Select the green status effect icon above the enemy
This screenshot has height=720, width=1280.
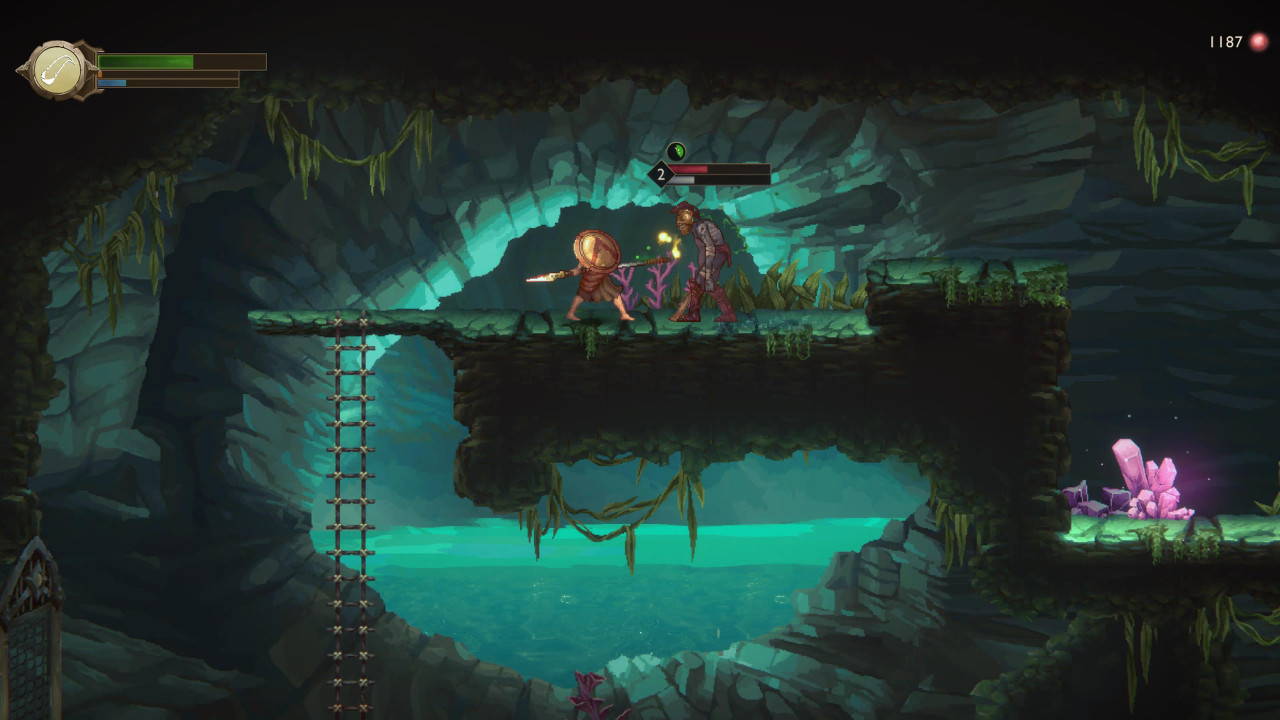pyautogui.click(x=676, y=152)
